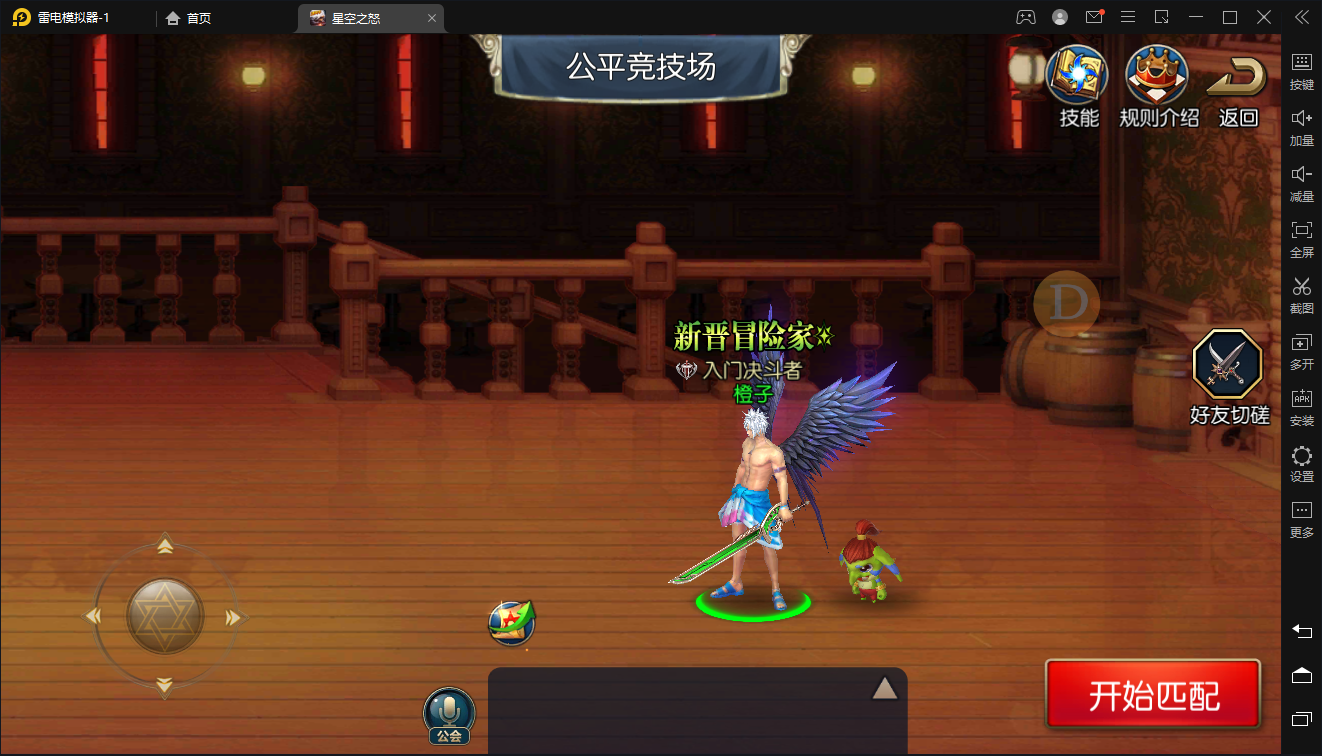View the 规则介绍 rules introduction
This screenshot has width=1322, height=756.
1157,75
